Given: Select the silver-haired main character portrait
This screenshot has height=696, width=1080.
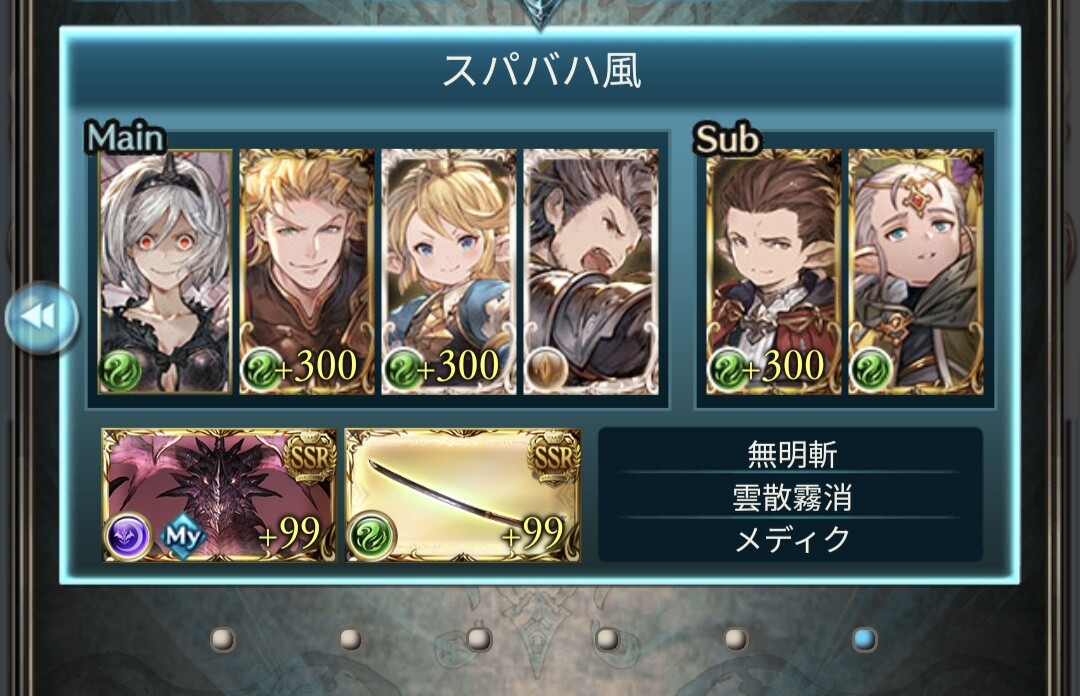Looking at the screenshot, I should pyautogui.click(x=165, y=271).
